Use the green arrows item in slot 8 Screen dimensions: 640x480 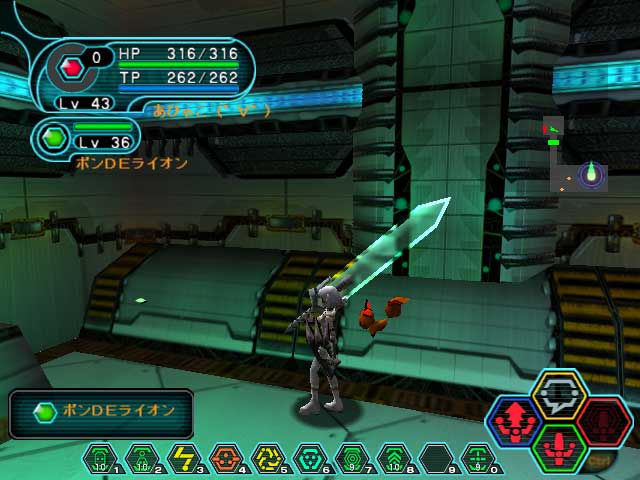coord(394,458)
